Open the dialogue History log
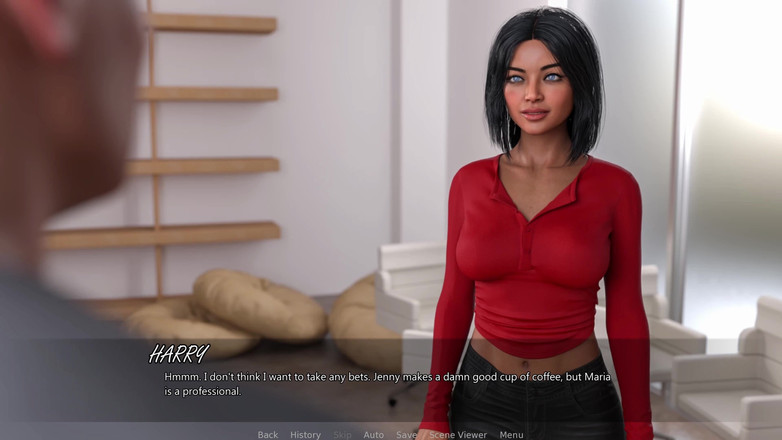782x440 pixels. 305,435
